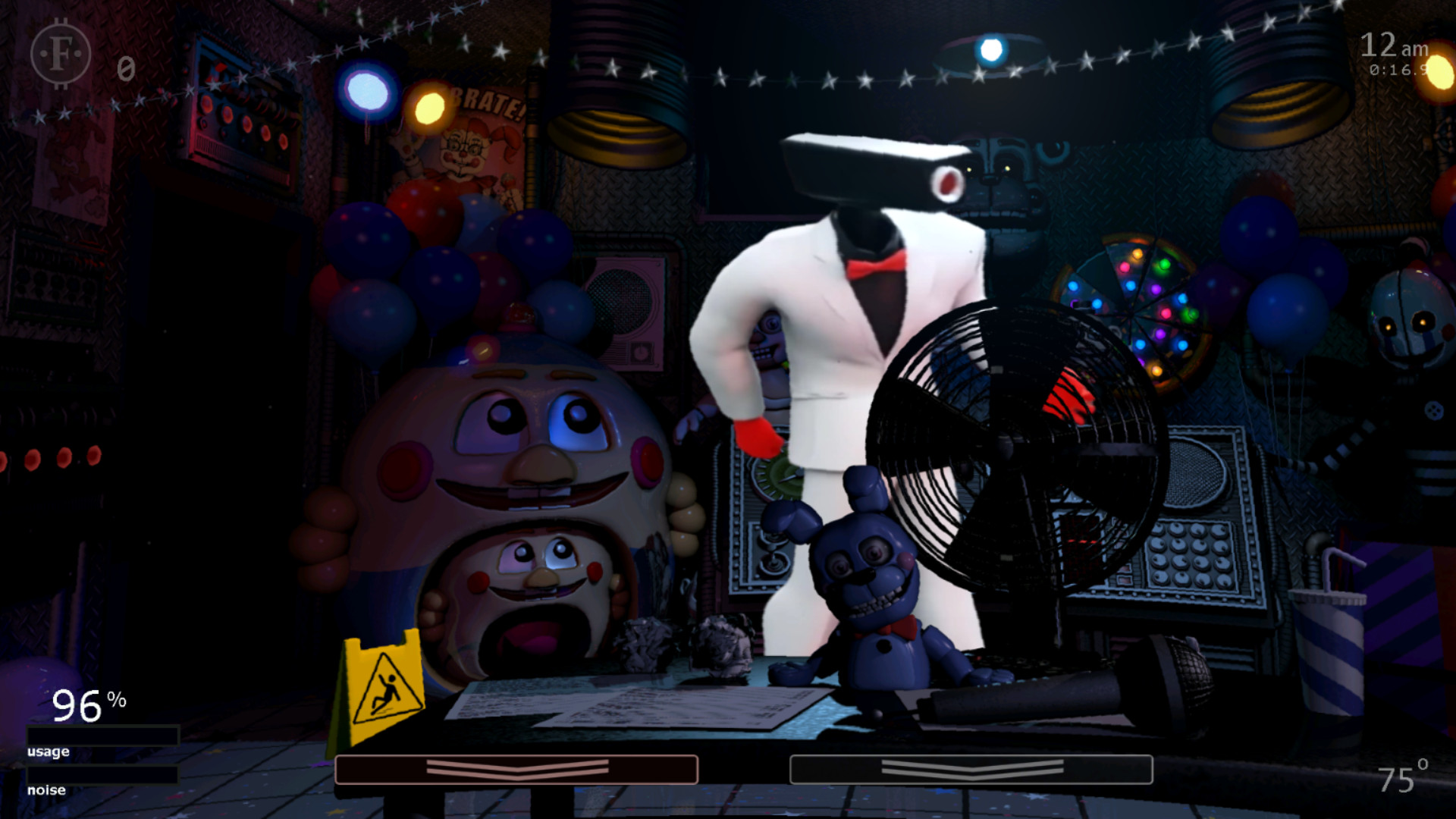
Task: Select the usage meter label
Action: pyautogui.click(x=47, y=751)
